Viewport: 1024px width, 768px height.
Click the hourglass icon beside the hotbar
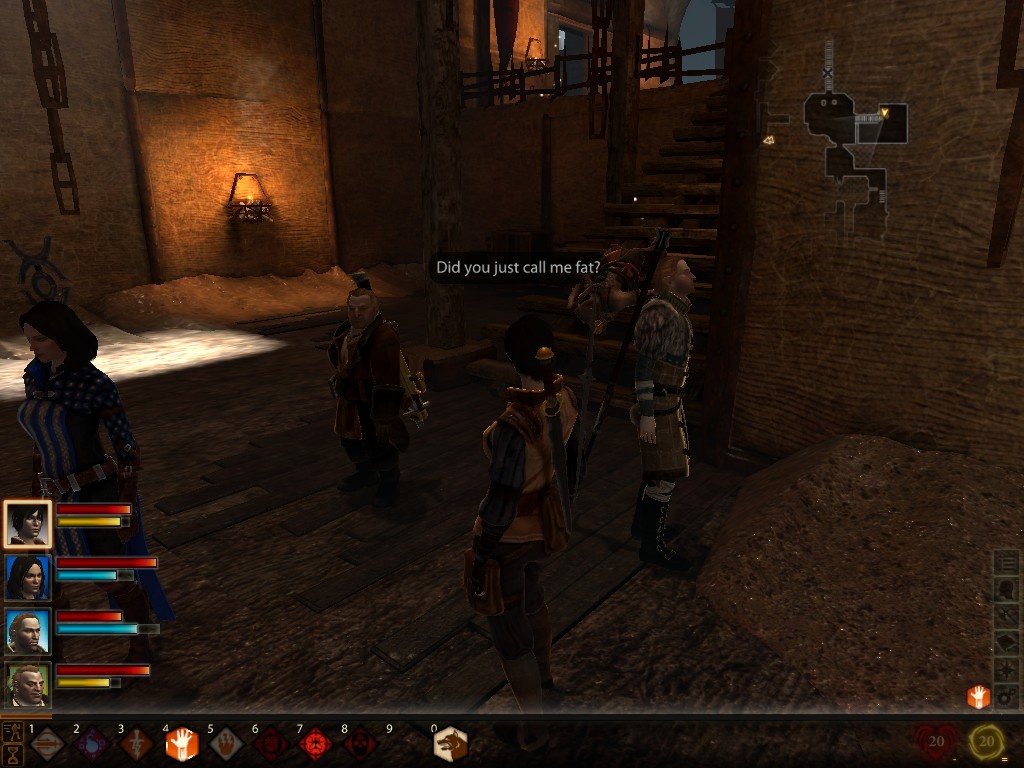click(x=13, y=755)
